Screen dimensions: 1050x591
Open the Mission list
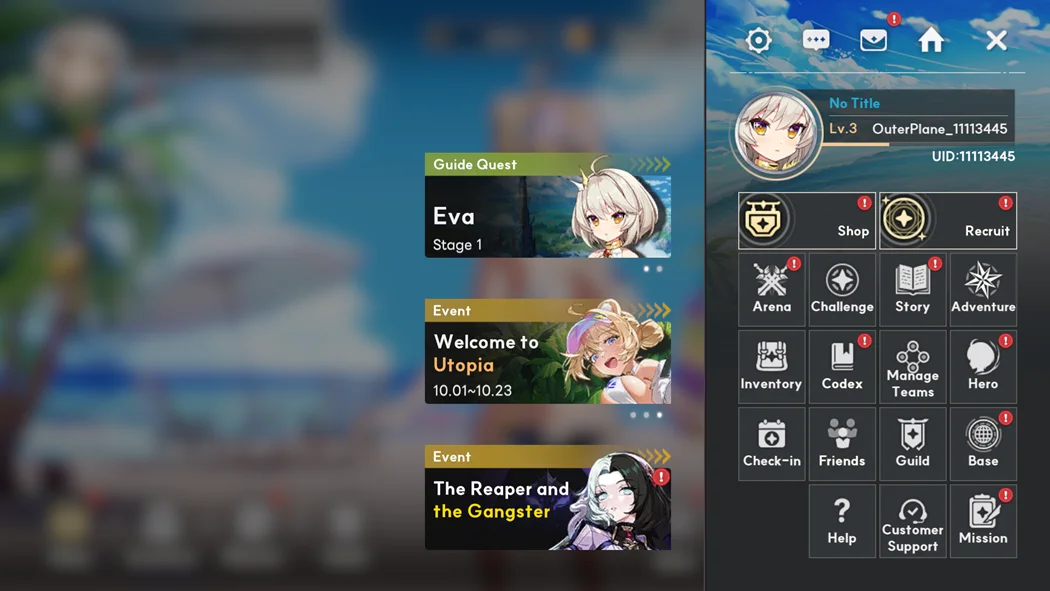tap(983, 521)
